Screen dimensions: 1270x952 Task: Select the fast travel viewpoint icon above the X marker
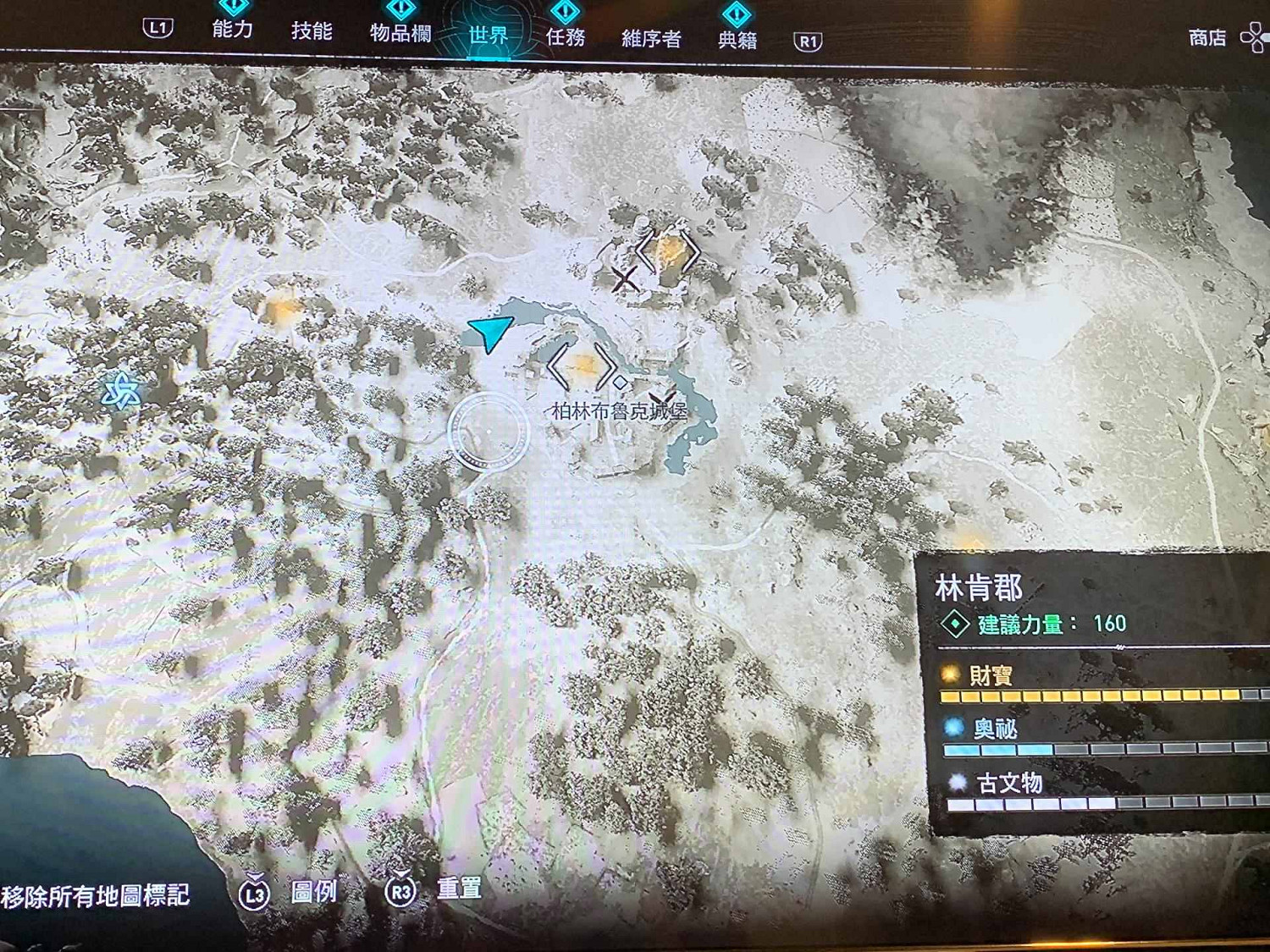(x=669, y=251)
